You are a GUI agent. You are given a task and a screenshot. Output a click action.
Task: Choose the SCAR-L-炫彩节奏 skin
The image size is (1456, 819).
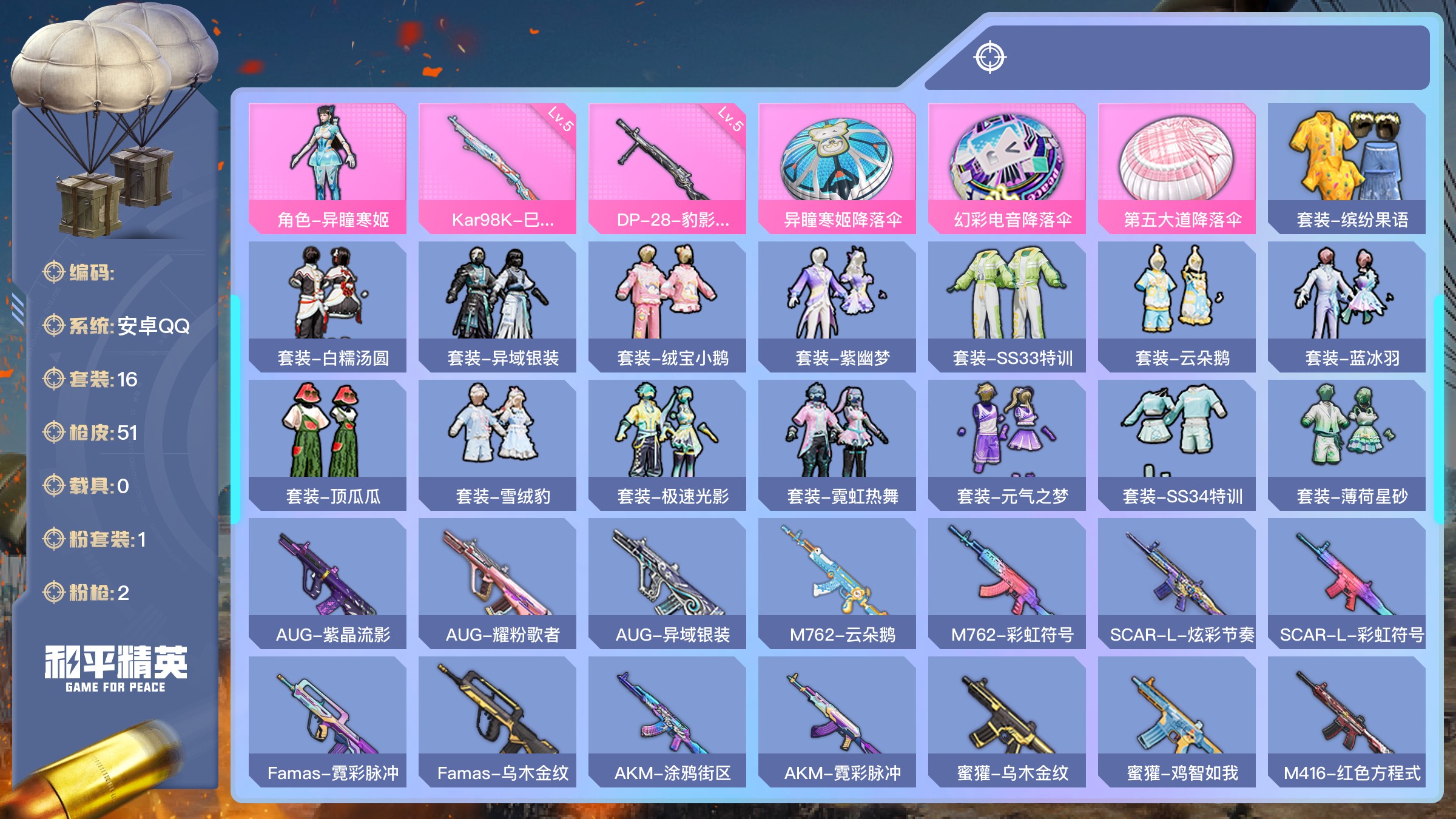(1176, 583)
